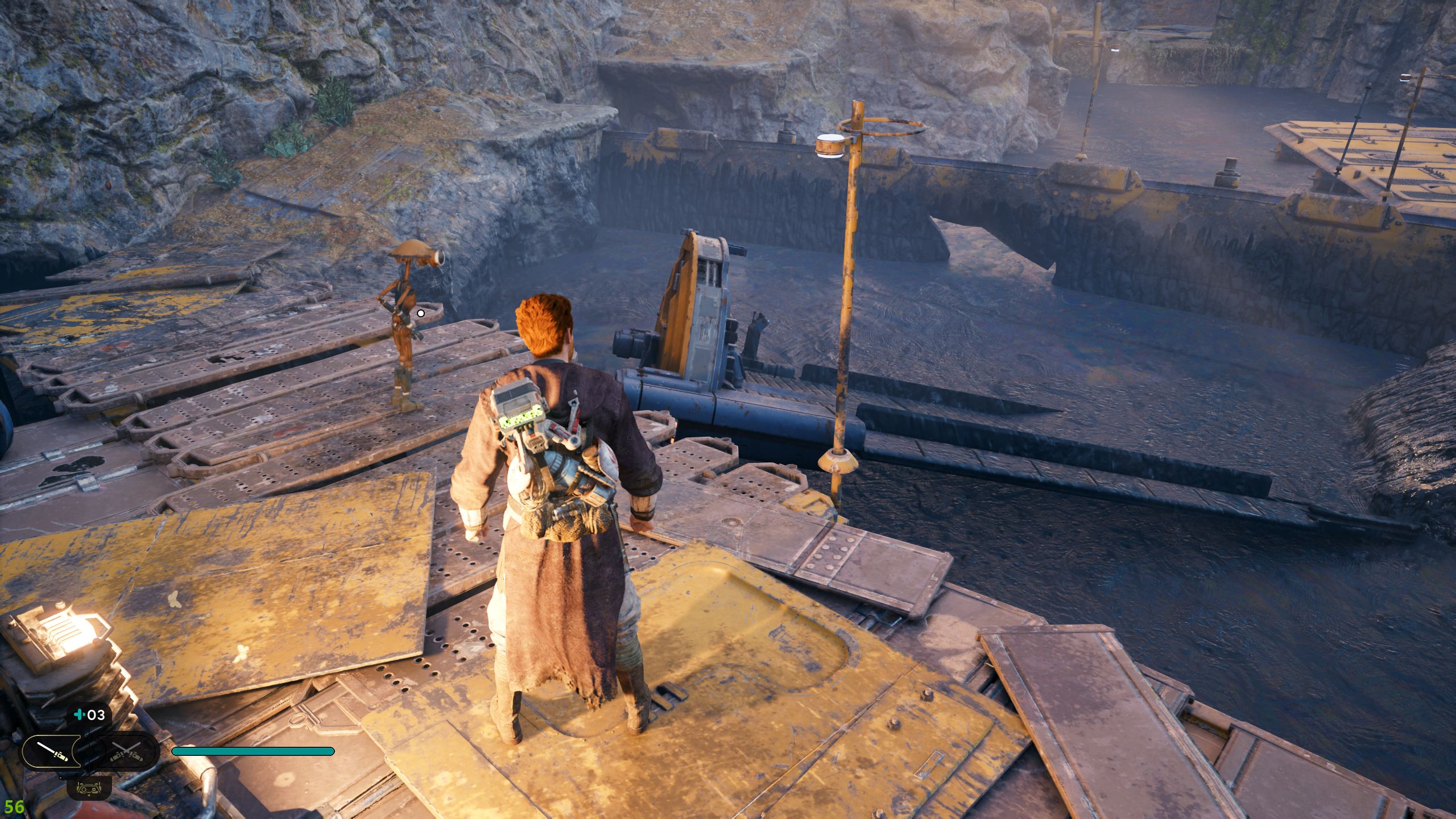Activate the BD-1 droid icon
This screenshot has width=1456, height=819.
[x=89, y=788]
